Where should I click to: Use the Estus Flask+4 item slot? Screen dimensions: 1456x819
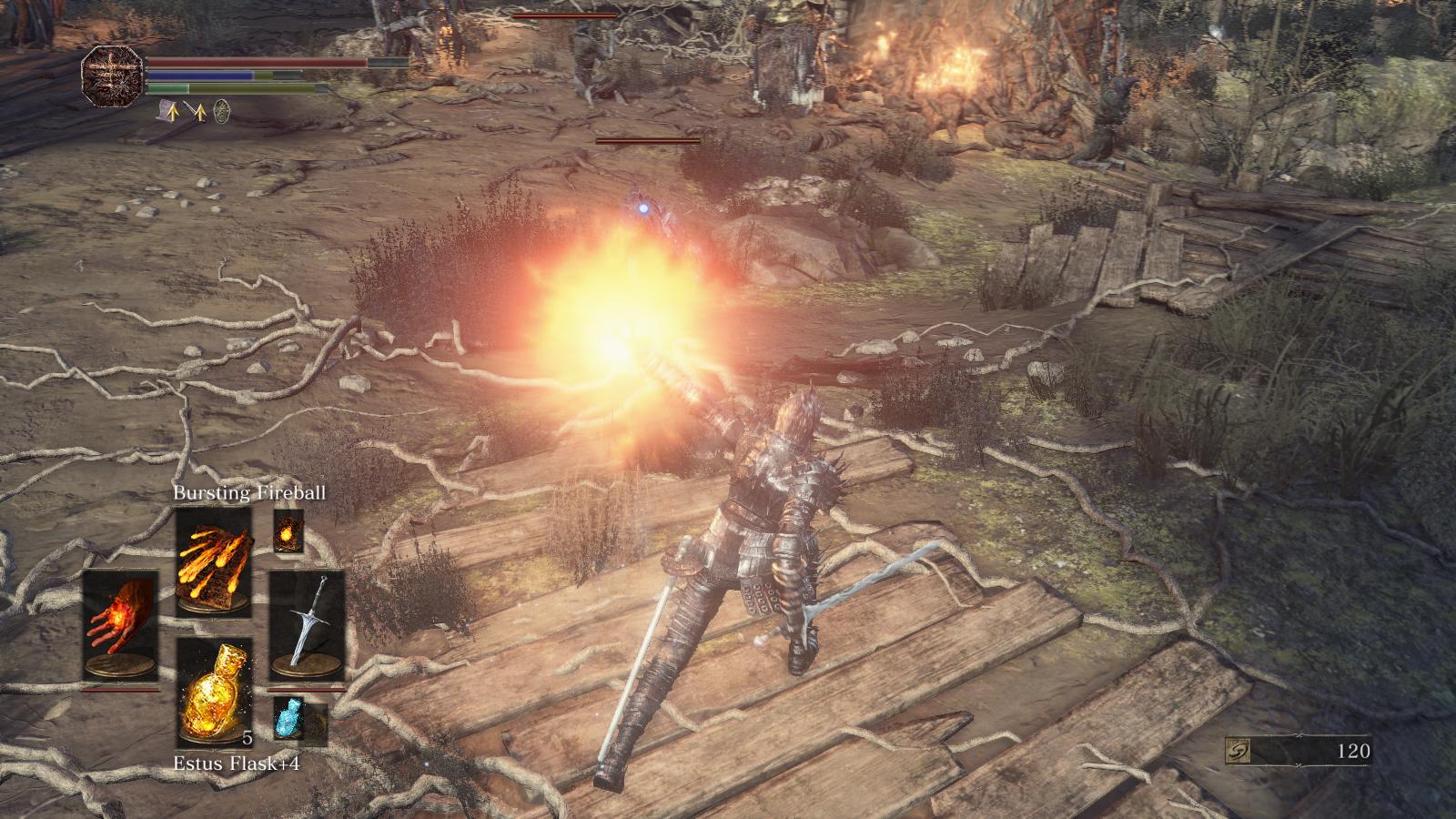(x=214, y=692)
